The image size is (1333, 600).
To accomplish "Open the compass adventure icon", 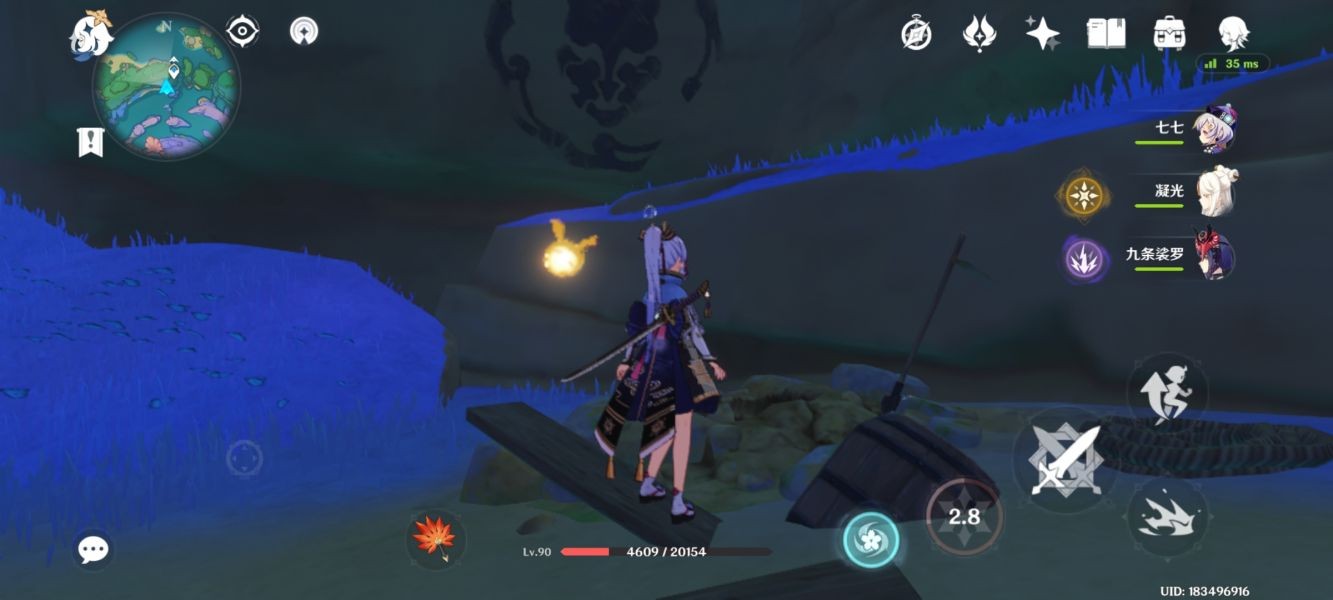I will pyautogui.click(x=916, y=34).
